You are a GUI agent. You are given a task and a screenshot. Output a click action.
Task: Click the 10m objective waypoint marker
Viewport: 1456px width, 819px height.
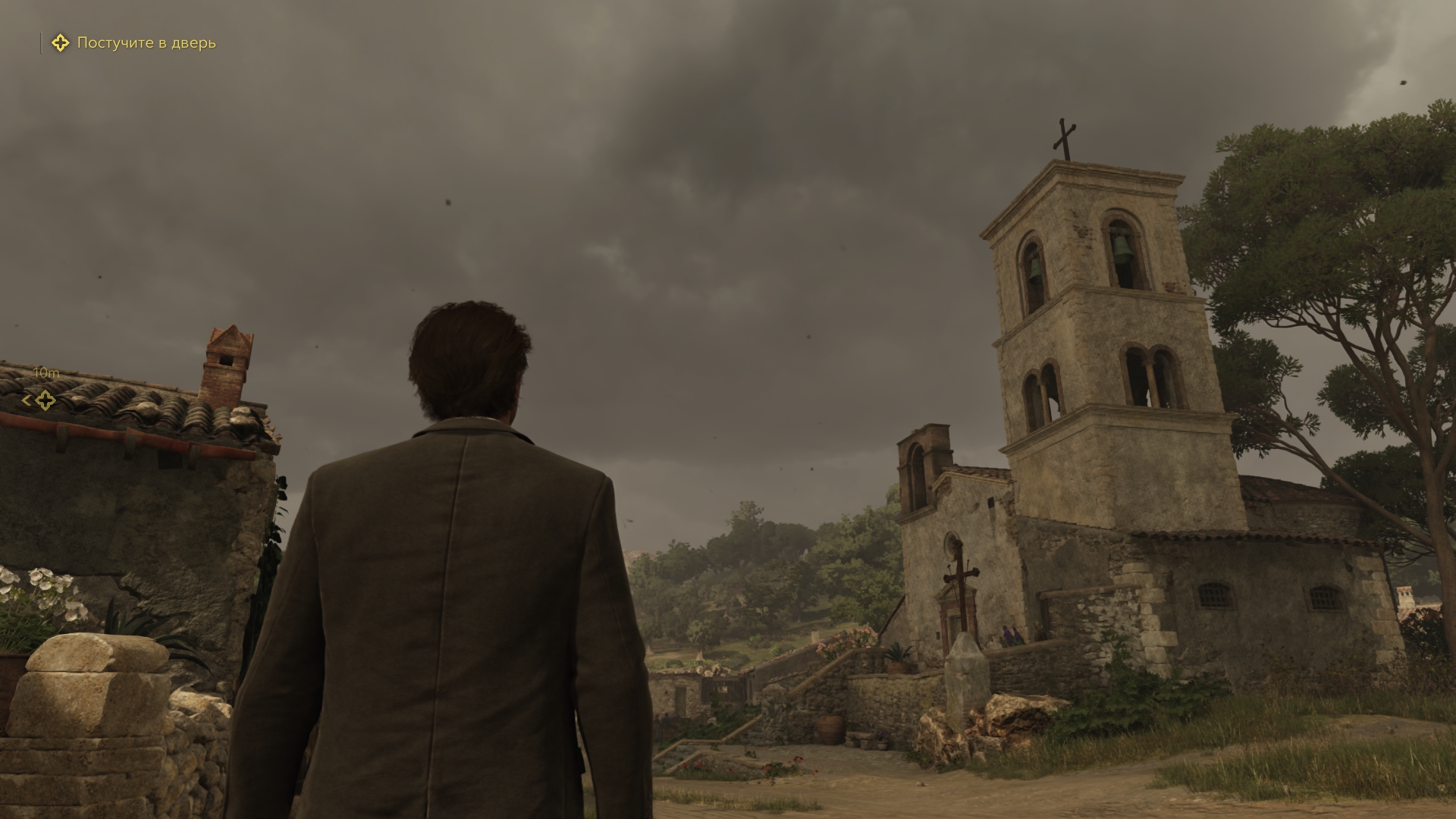coord(45,400)
